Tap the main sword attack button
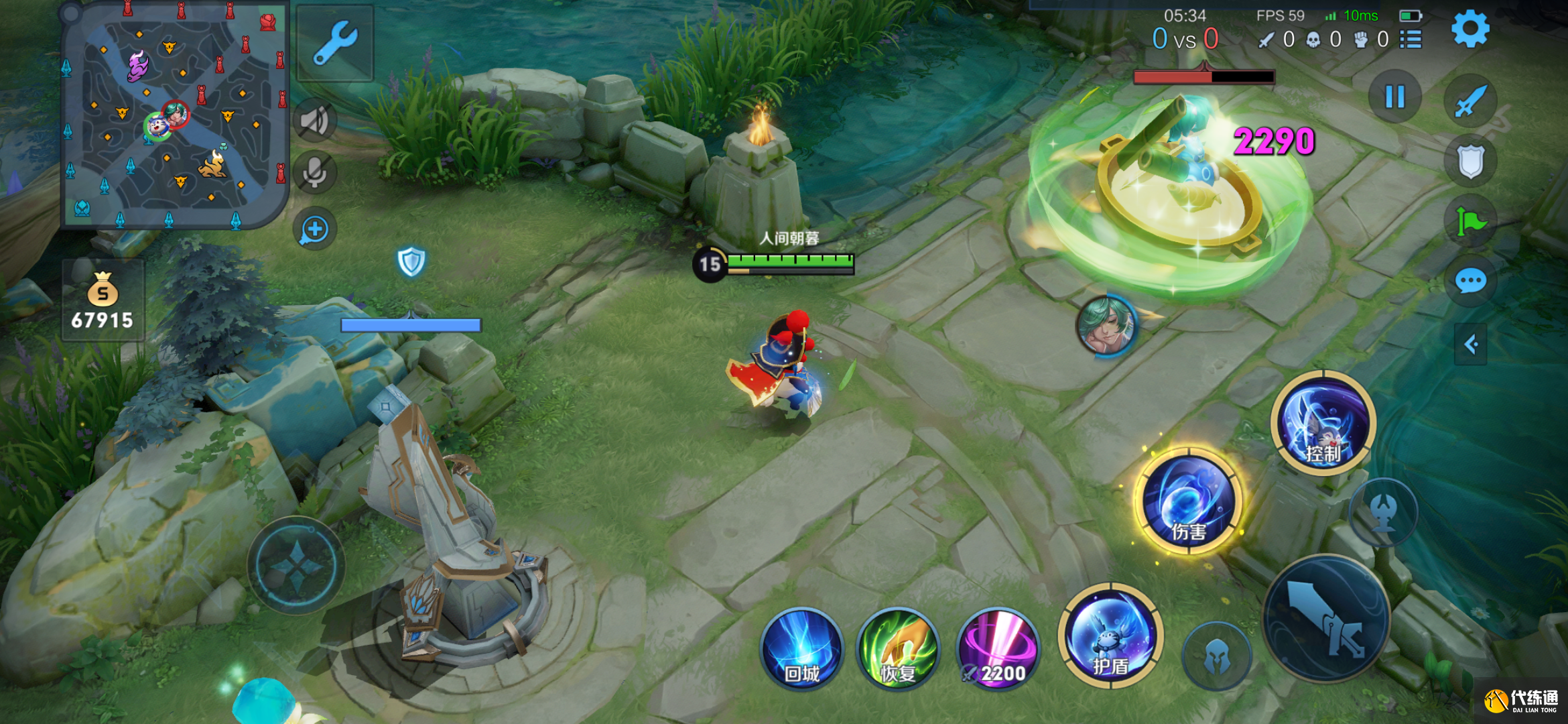Screen dimensions: 1568x724 (x=1326, y=618)
